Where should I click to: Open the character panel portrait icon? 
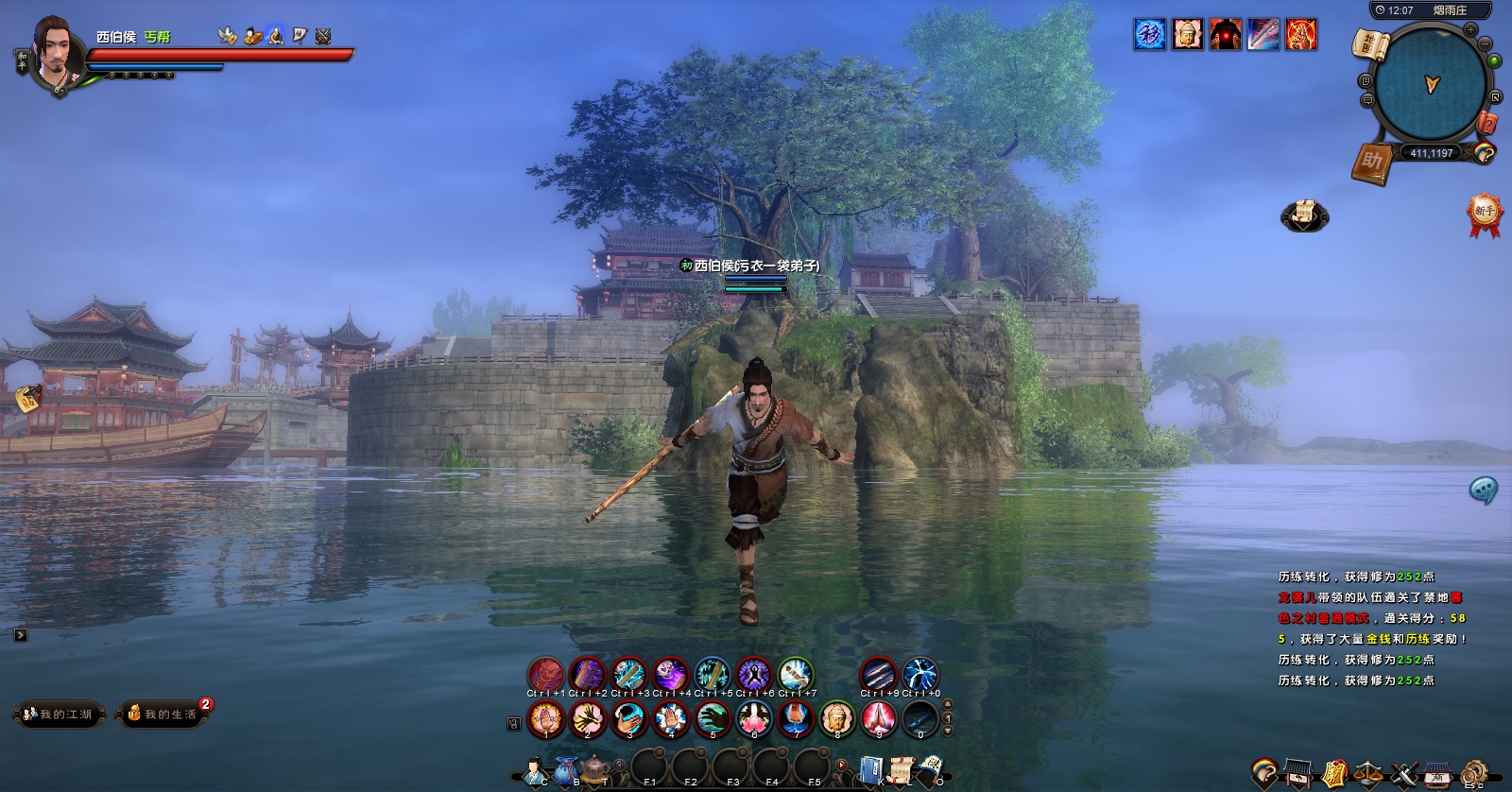click(536, 770)
